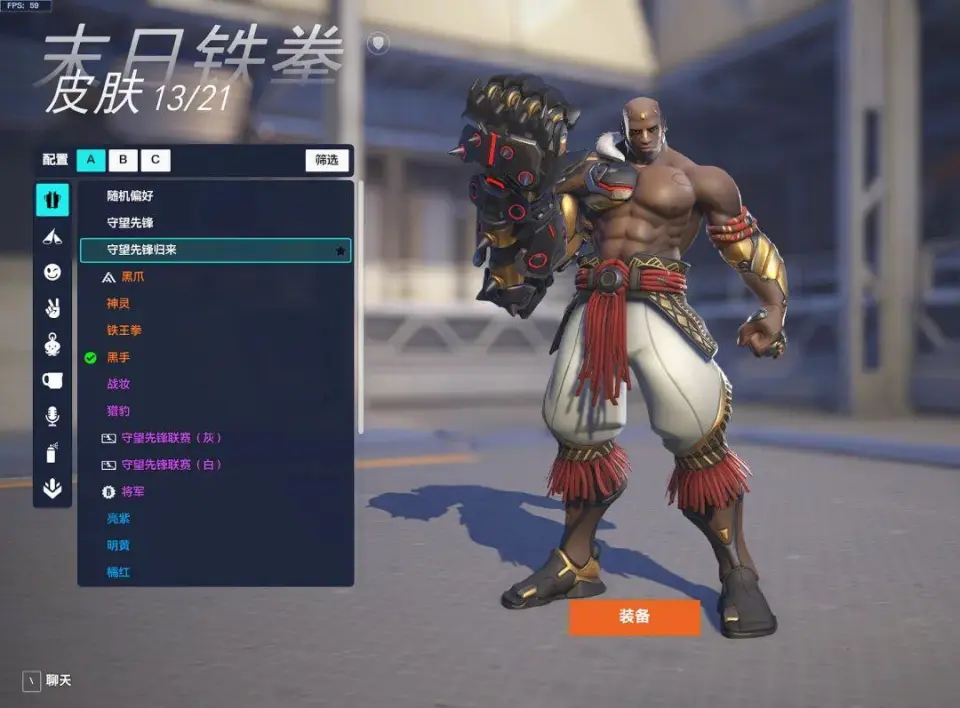Choose the 随机偏好 skin option

[131, 196]
